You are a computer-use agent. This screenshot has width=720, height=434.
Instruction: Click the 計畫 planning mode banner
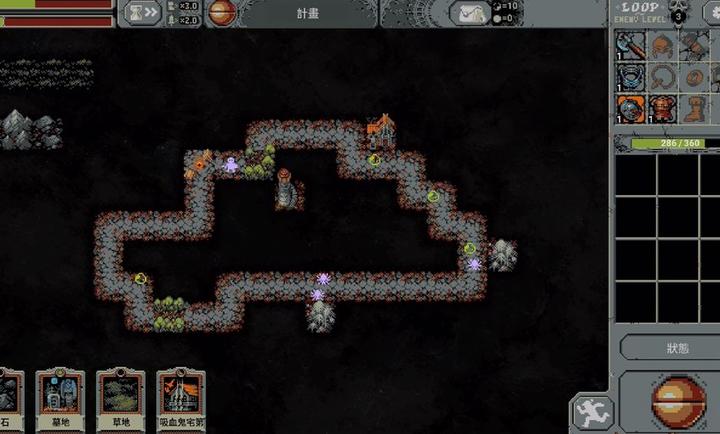[307, 12]
